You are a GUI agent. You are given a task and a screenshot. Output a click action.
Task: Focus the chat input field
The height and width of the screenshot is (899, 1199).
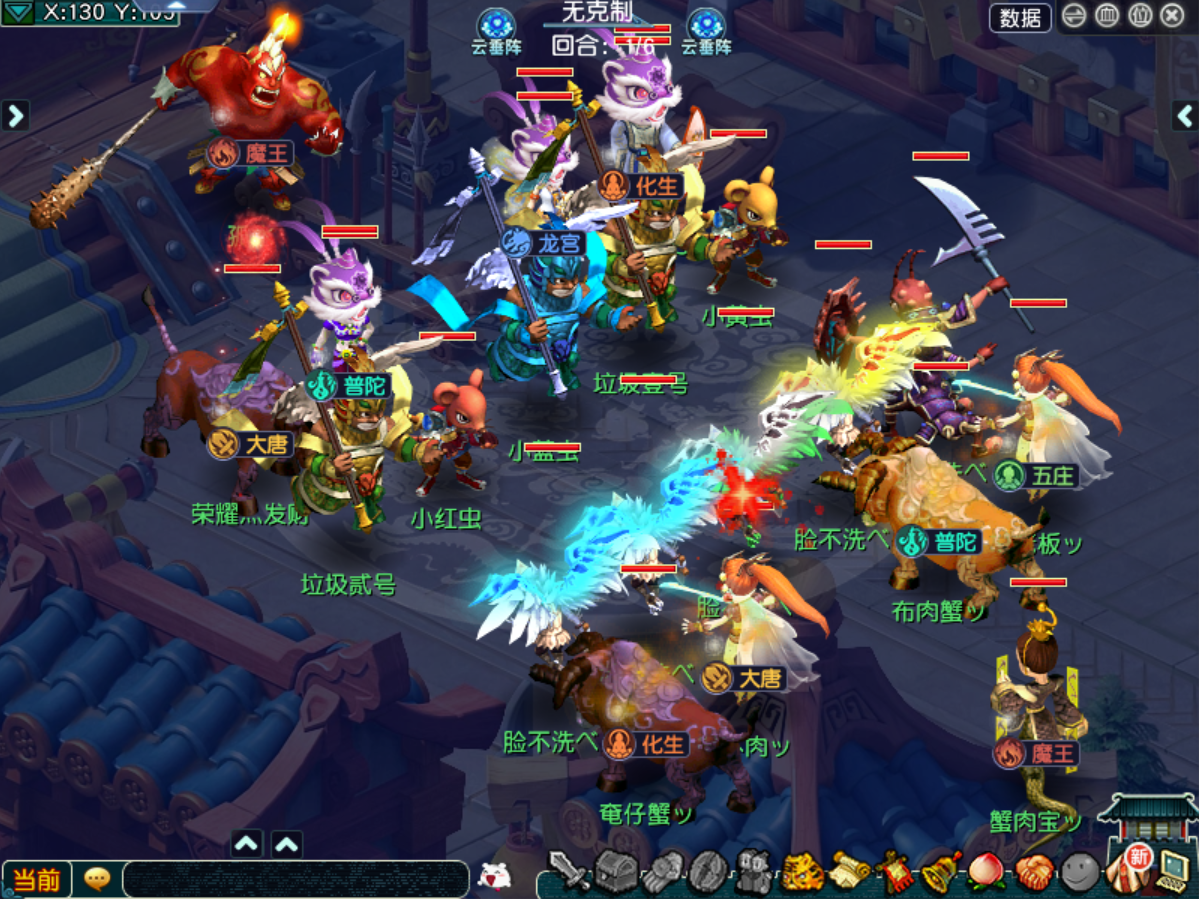295,879
